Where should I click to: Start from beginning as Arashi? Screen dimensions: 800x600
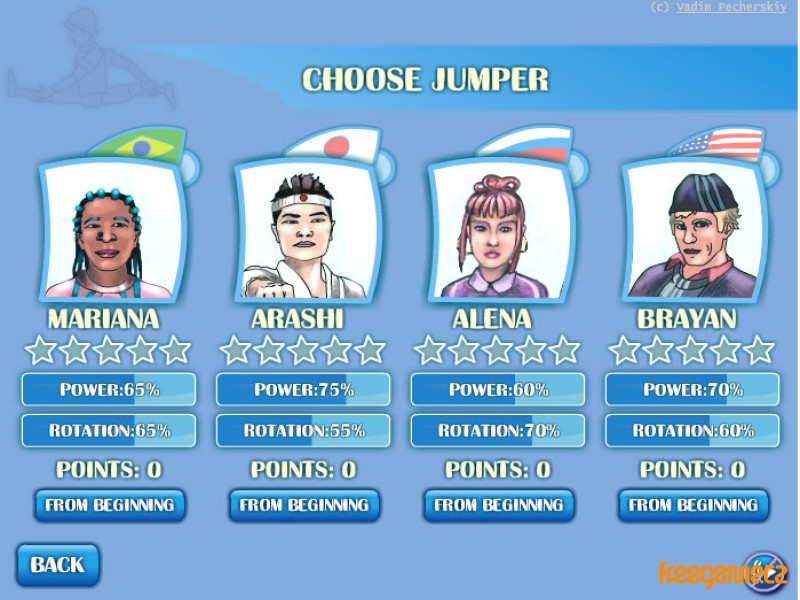click(304, 505)
